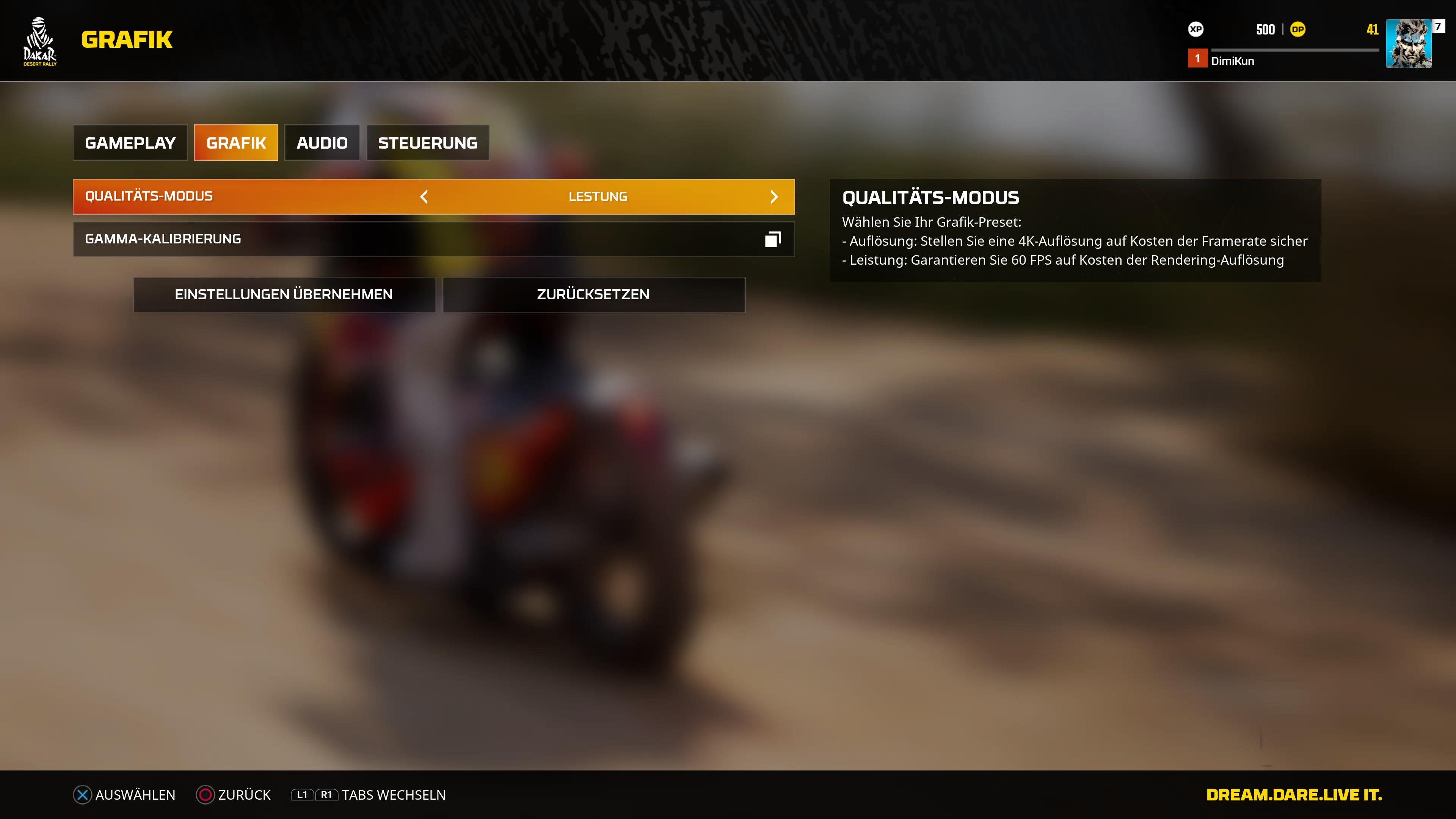Select the next quality mode arrow

[x=774, y=197]
